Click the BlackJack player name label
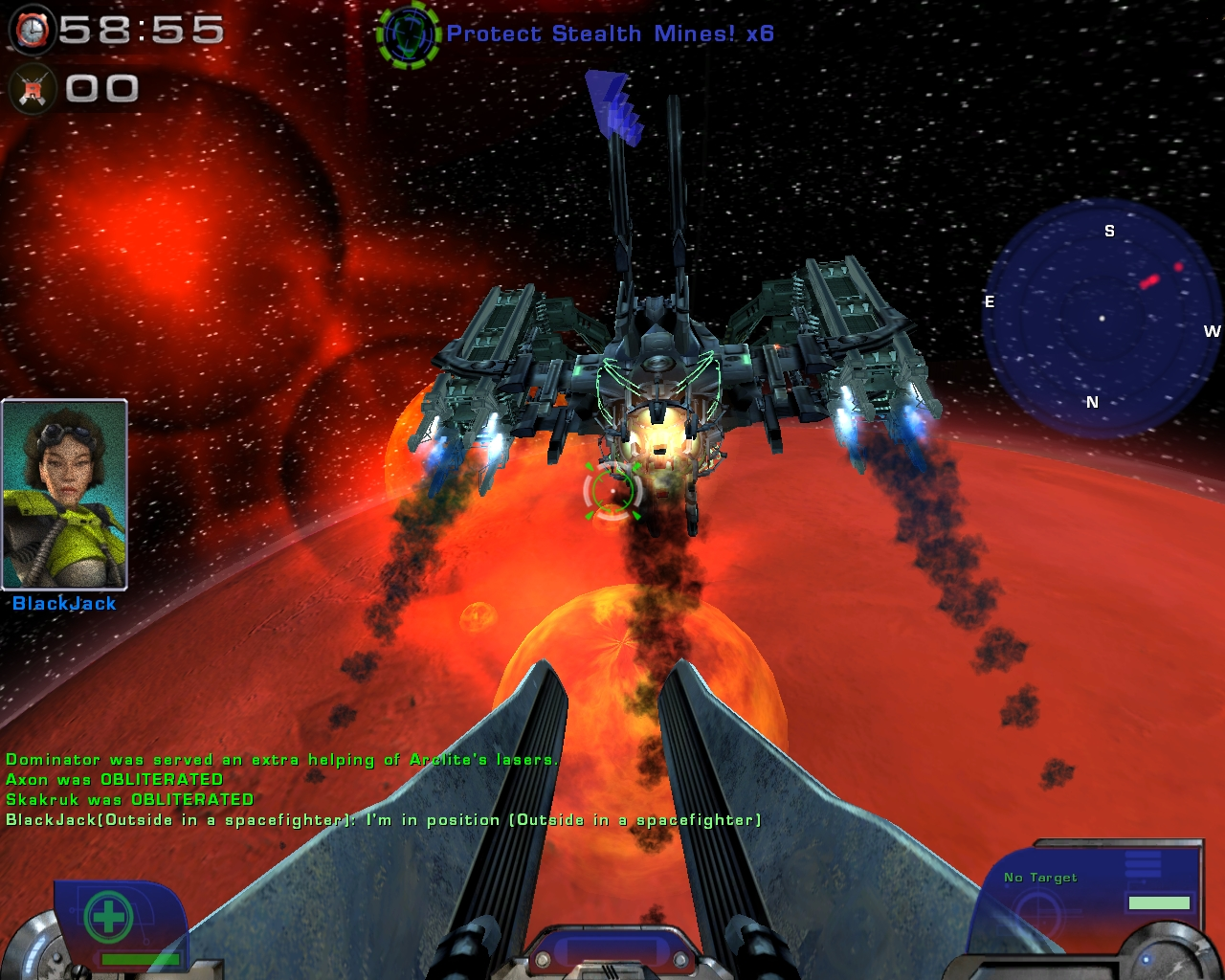 [62, 604]
